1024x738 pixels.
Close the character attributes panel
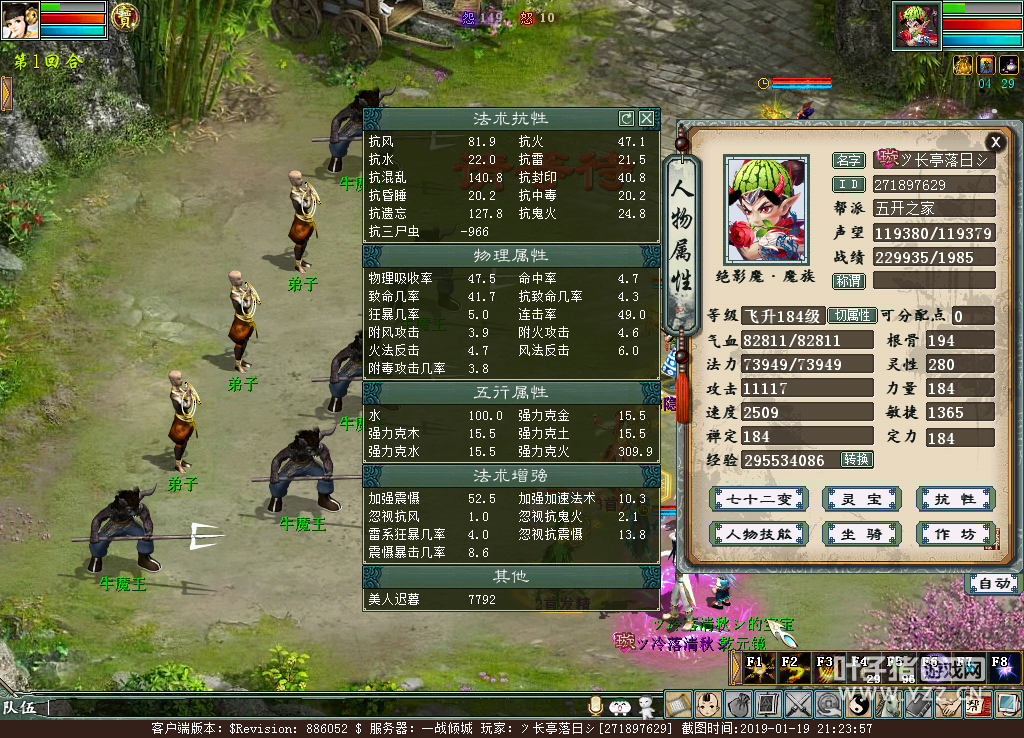click(x=994, y=142)
